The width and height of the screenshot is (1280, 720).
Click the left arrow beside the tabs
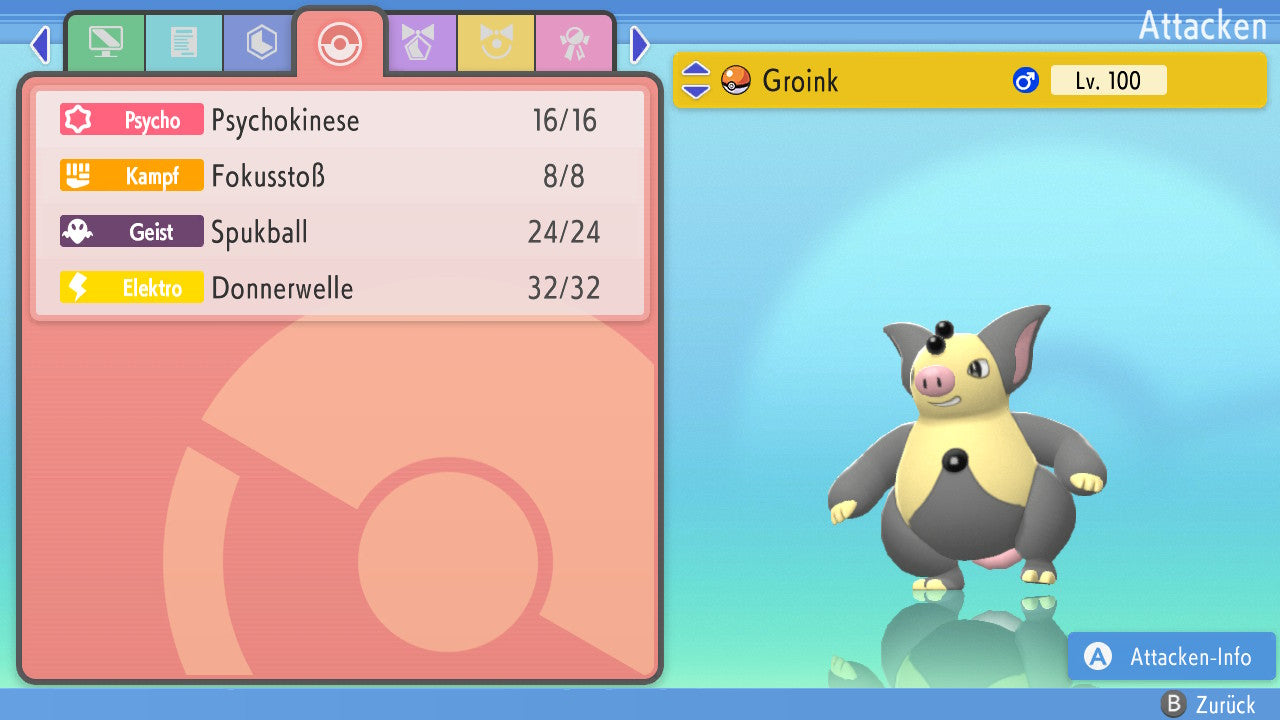(40, 44)
